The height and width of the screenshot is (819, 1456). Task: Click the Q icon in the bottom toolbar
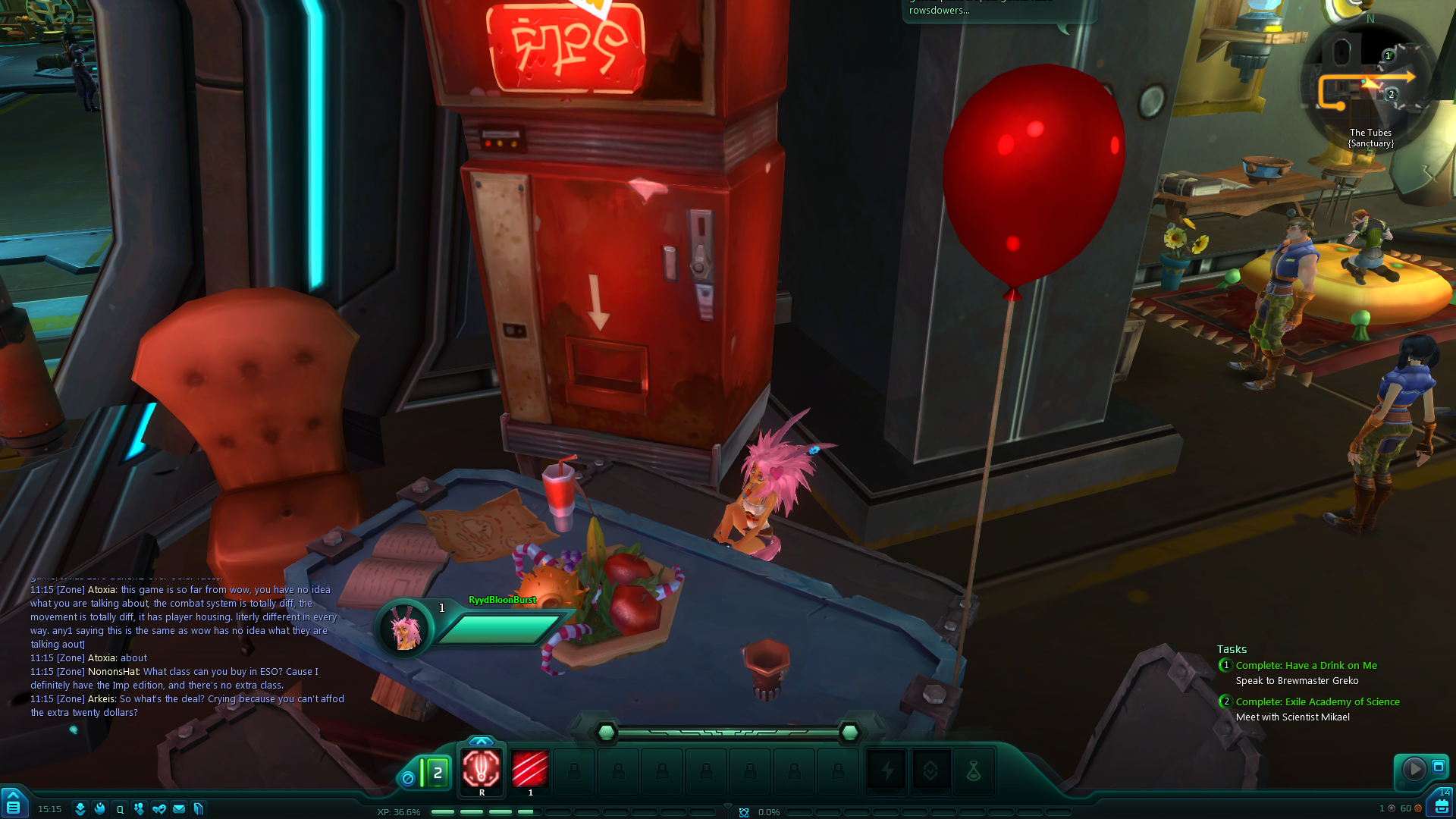click(x=120, y=809)
